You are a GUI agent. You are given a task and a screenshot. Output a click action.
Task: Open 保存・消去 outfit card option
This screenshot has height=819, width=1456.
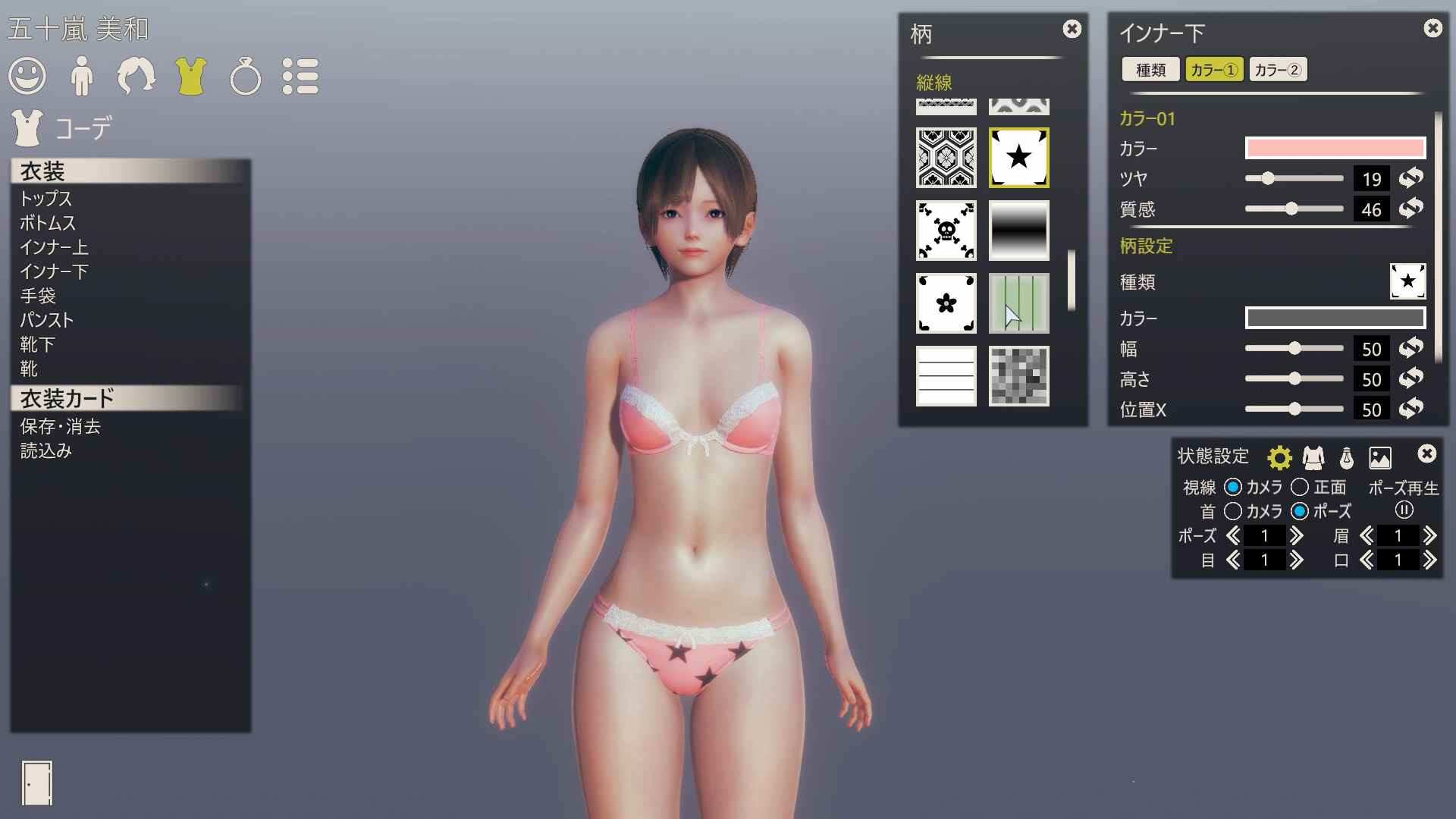pos(60,426)
